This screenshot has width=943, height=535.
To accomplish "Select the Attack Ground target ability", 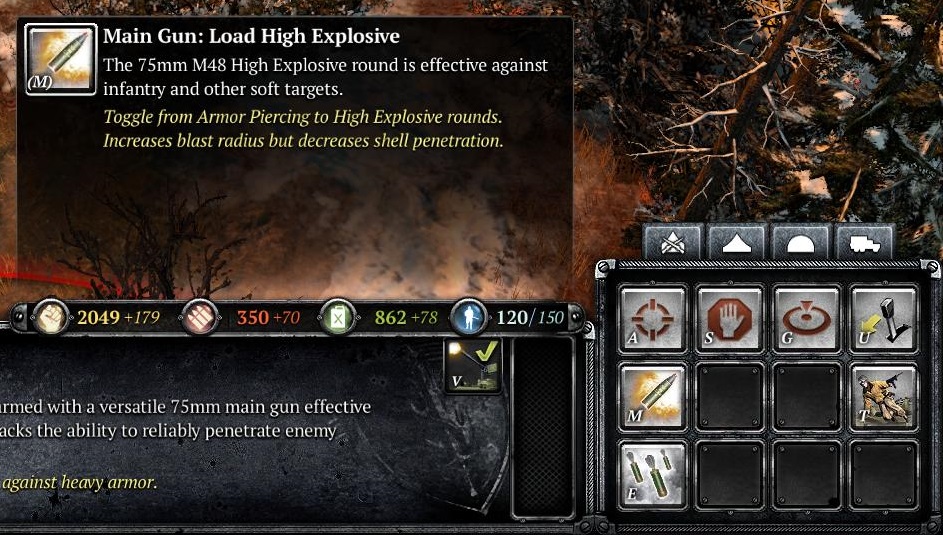I will [807, 319].
